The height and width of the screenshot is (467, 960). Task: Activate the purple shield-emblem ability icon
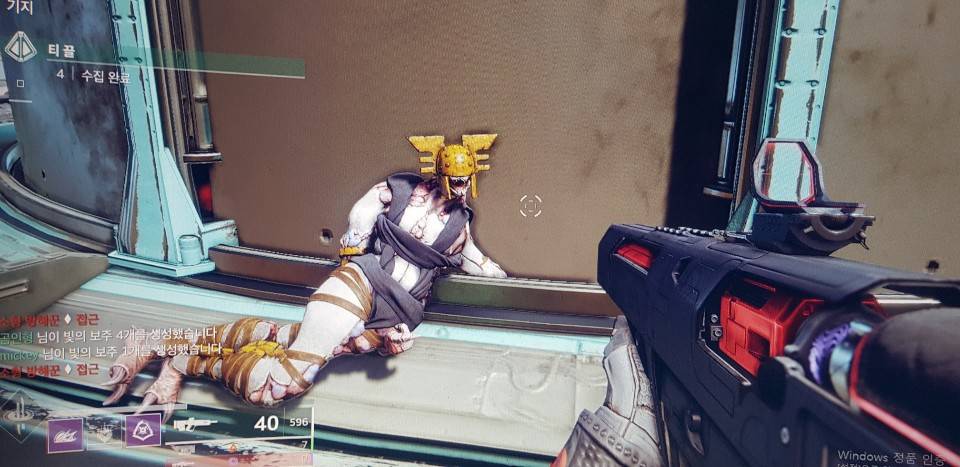pyautogui.click(x=142, y=430)
